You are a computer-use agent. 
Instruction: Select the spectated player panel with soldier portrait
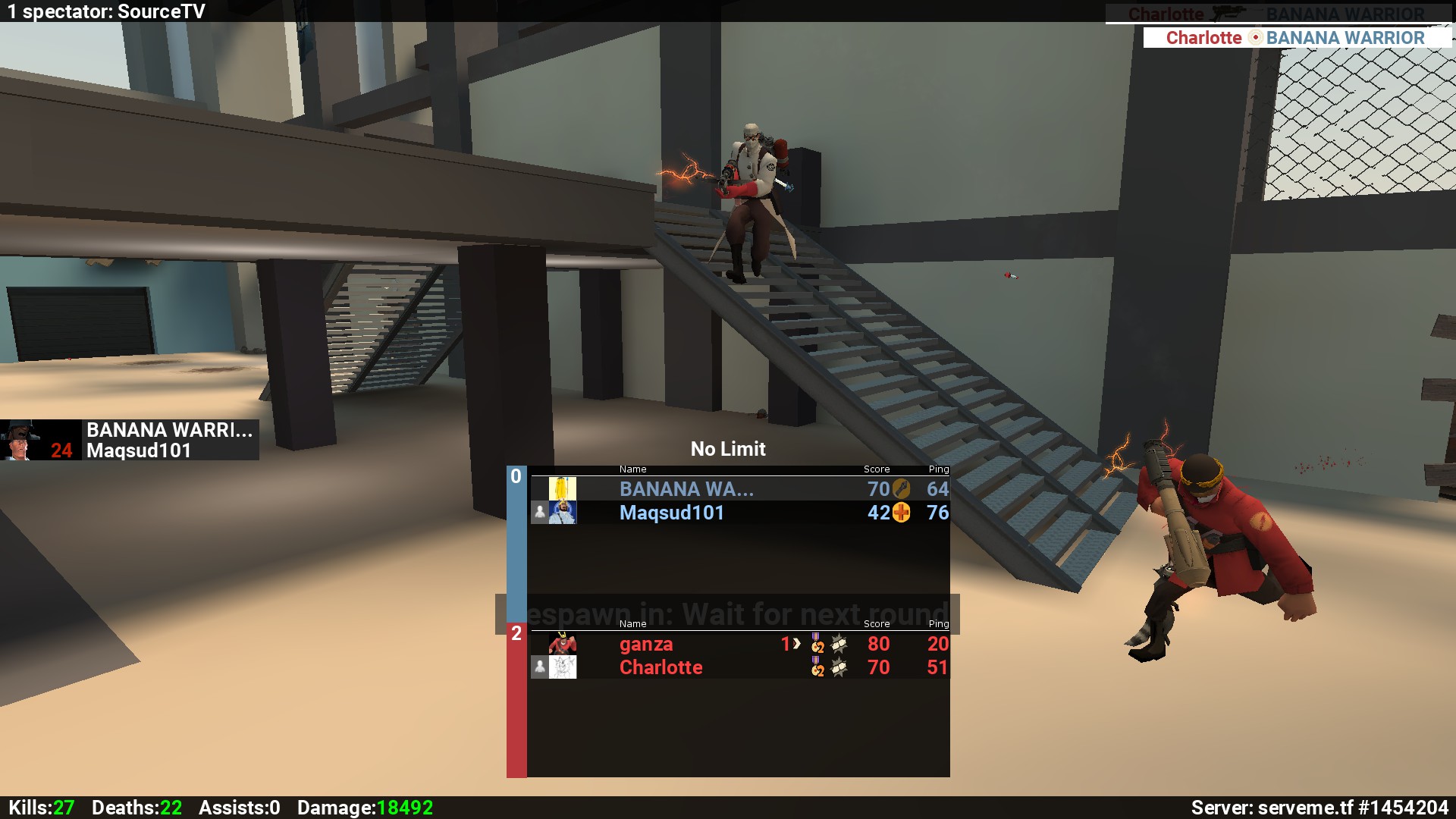pos(129,440)
